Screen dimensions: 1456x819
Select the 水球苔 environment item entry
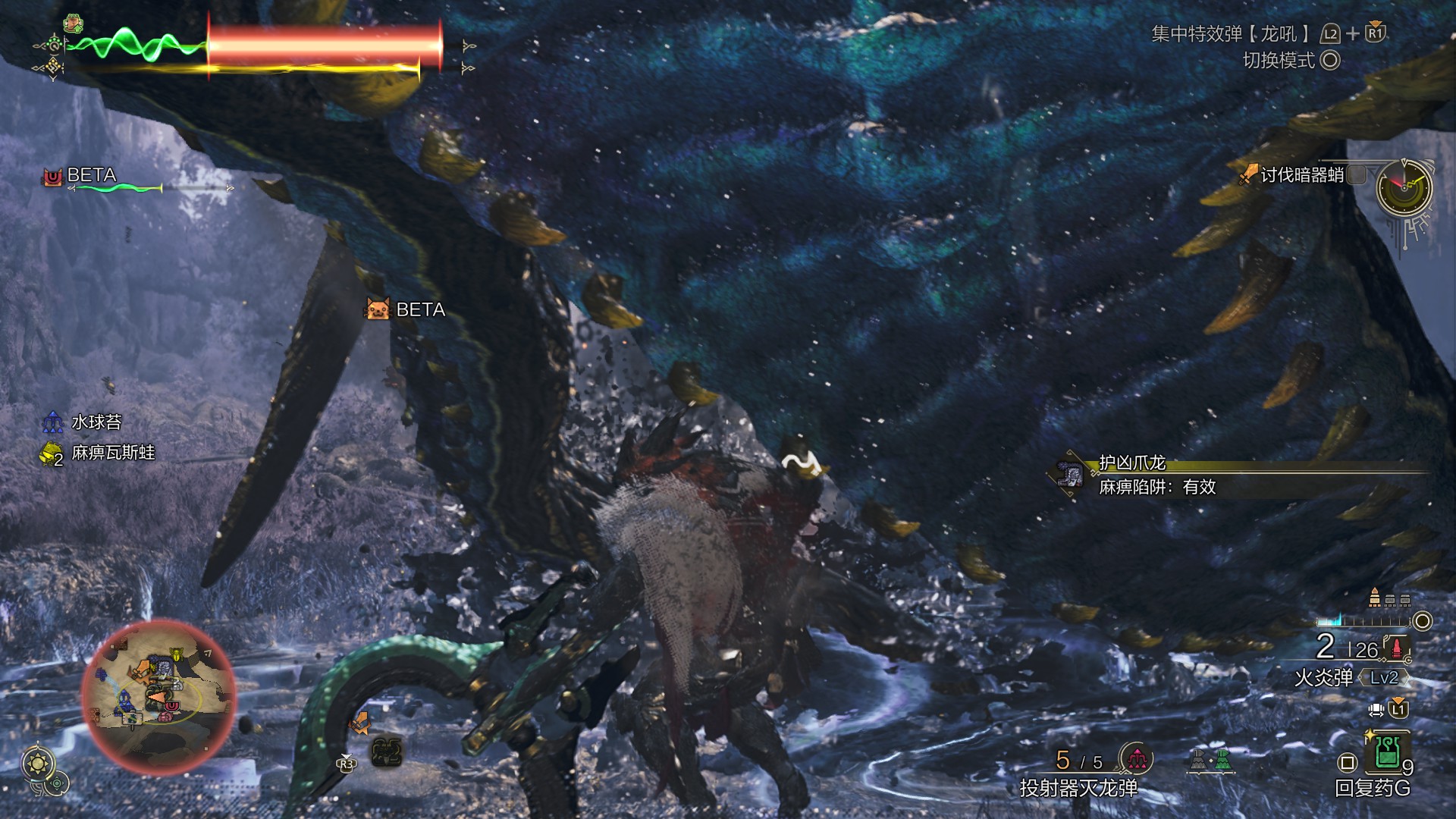tap(96, 422)
